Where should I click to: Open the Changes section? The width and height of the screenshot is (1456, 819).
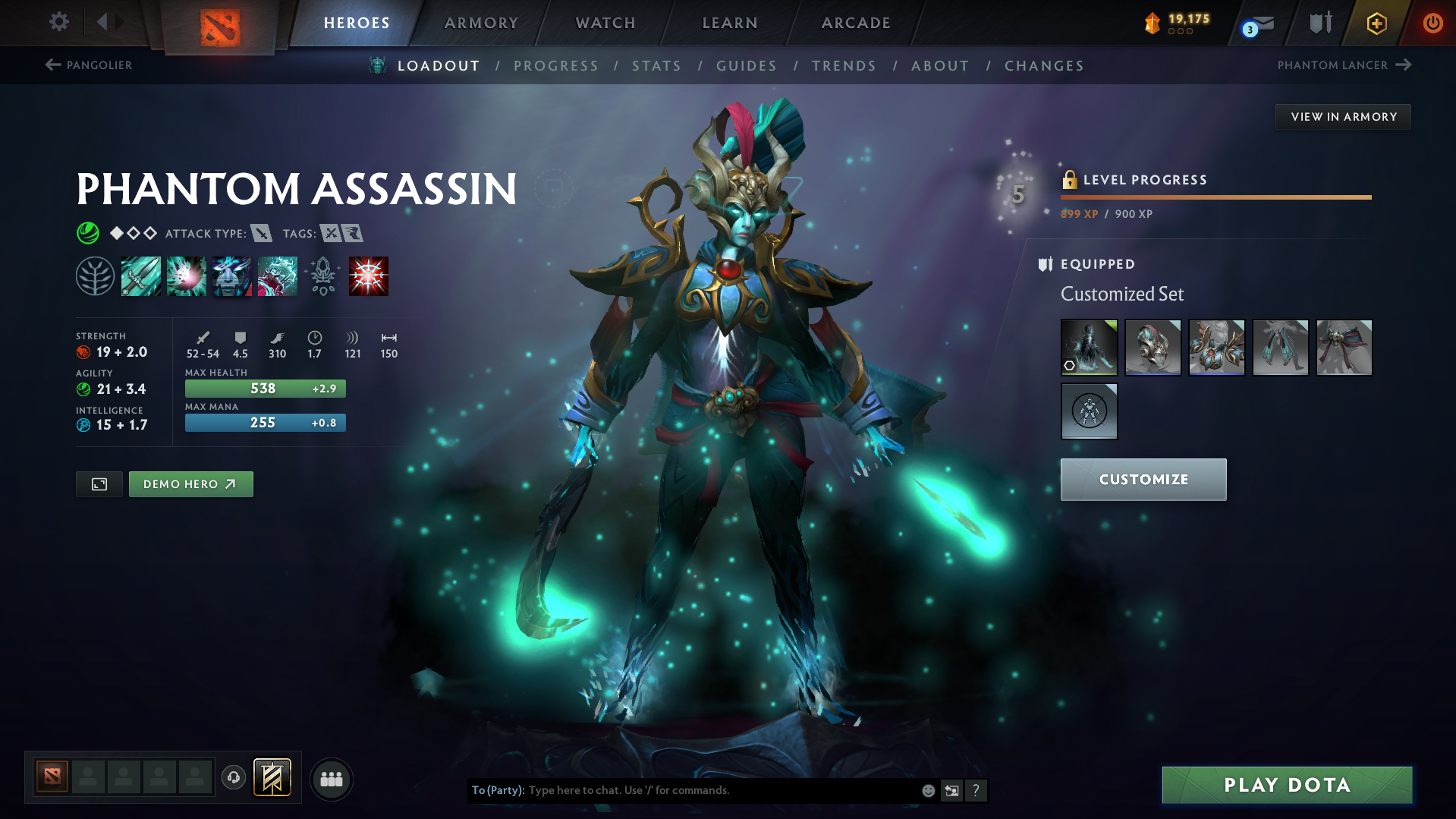click(x=1044, y=66)
